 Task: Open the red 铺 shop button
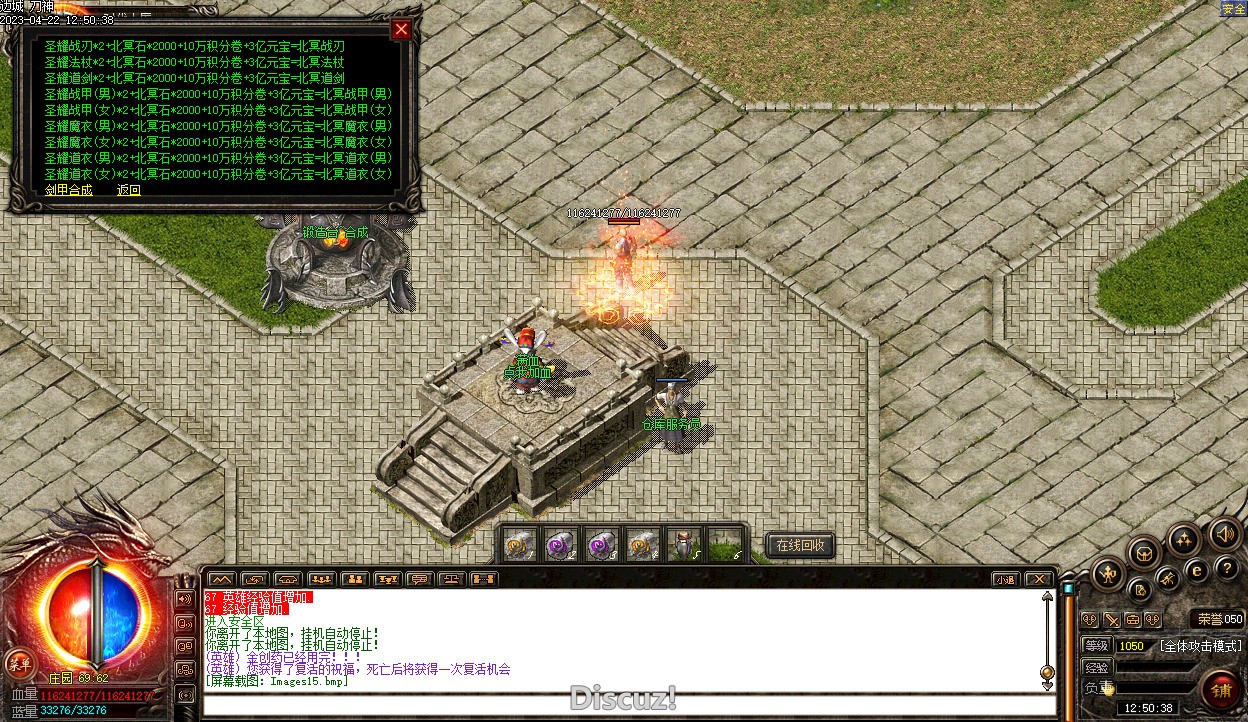tap(1221, 690)
